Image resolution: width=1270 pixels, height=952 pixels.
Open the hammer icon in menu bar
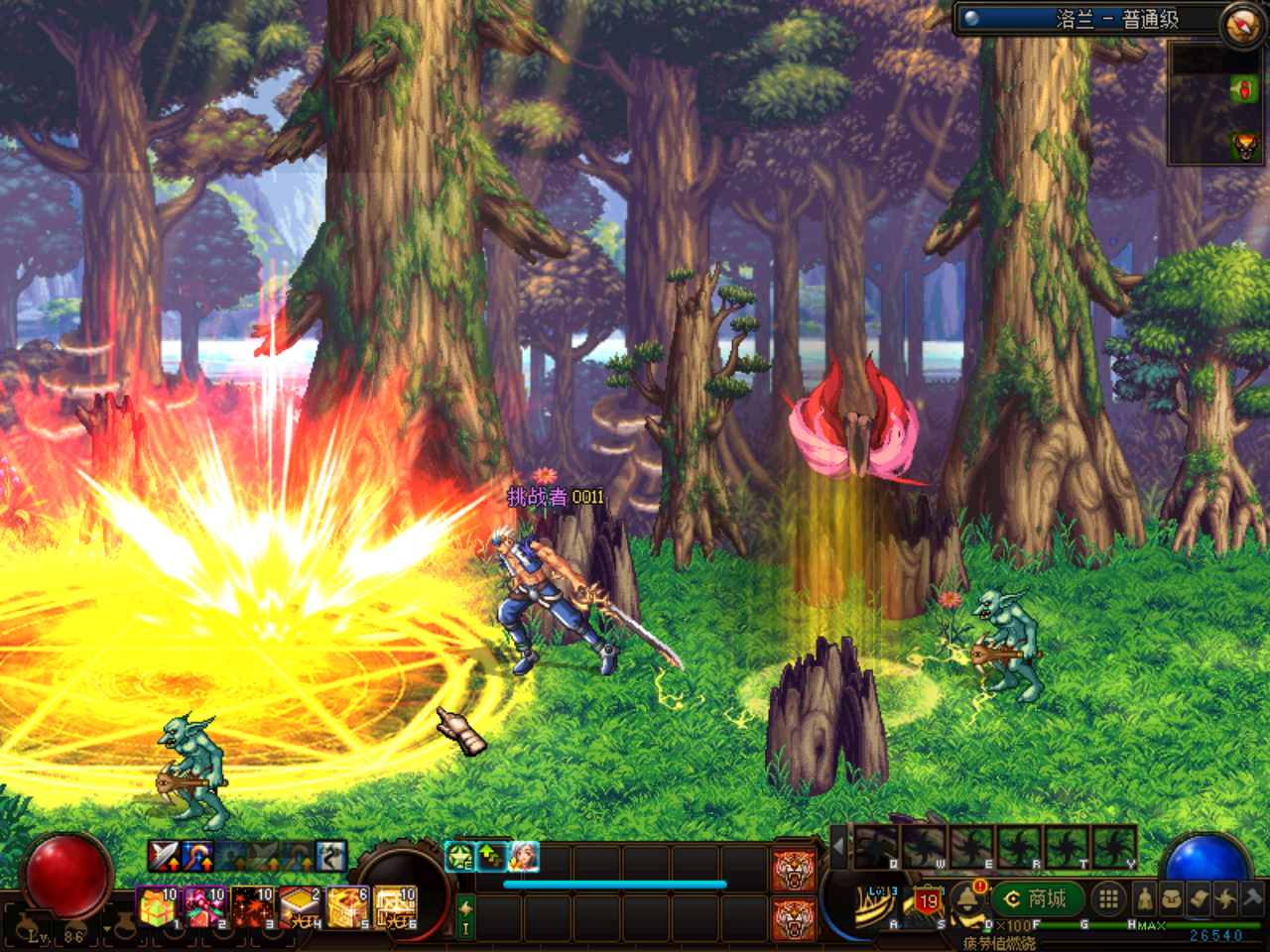(x=1252, y=899)
